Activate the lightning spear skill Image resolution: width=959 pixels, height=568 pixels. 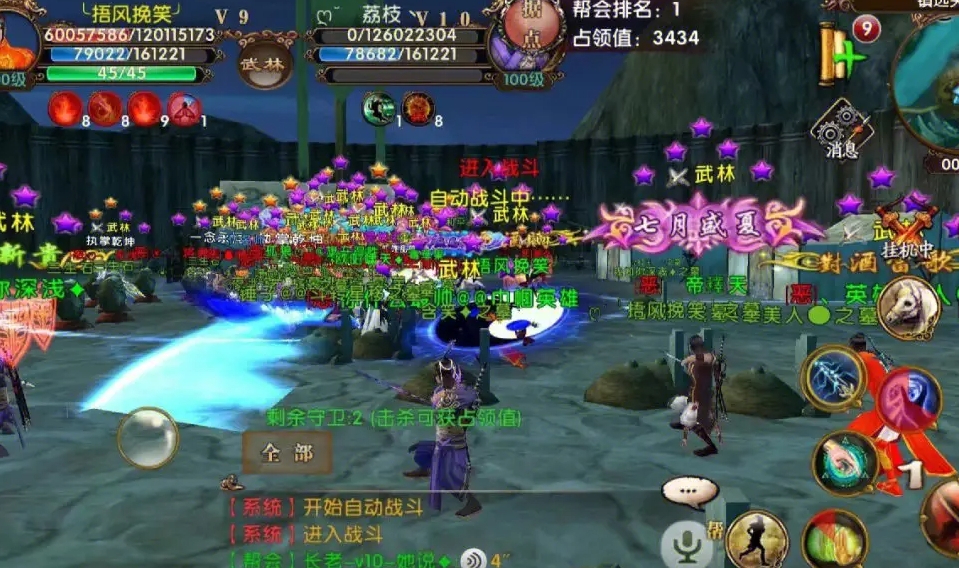[832, 378]
